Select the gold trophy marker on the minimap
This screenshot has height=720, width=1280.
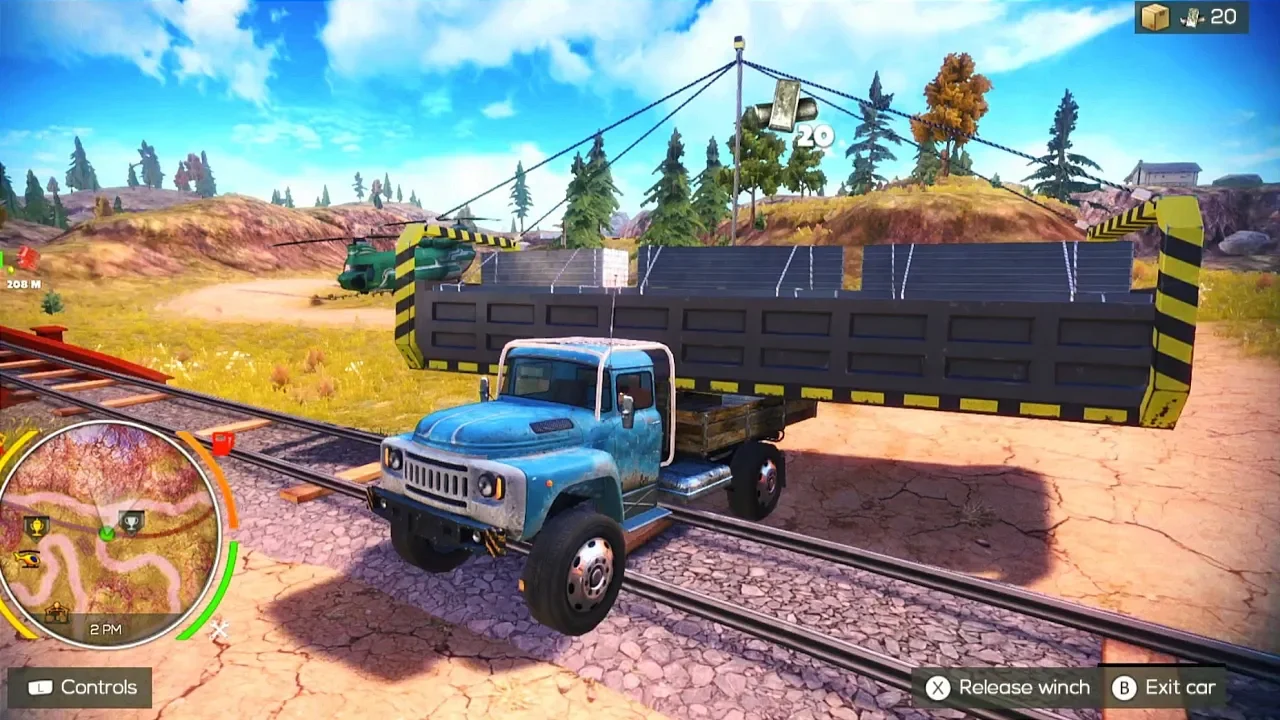coord(37,525)
